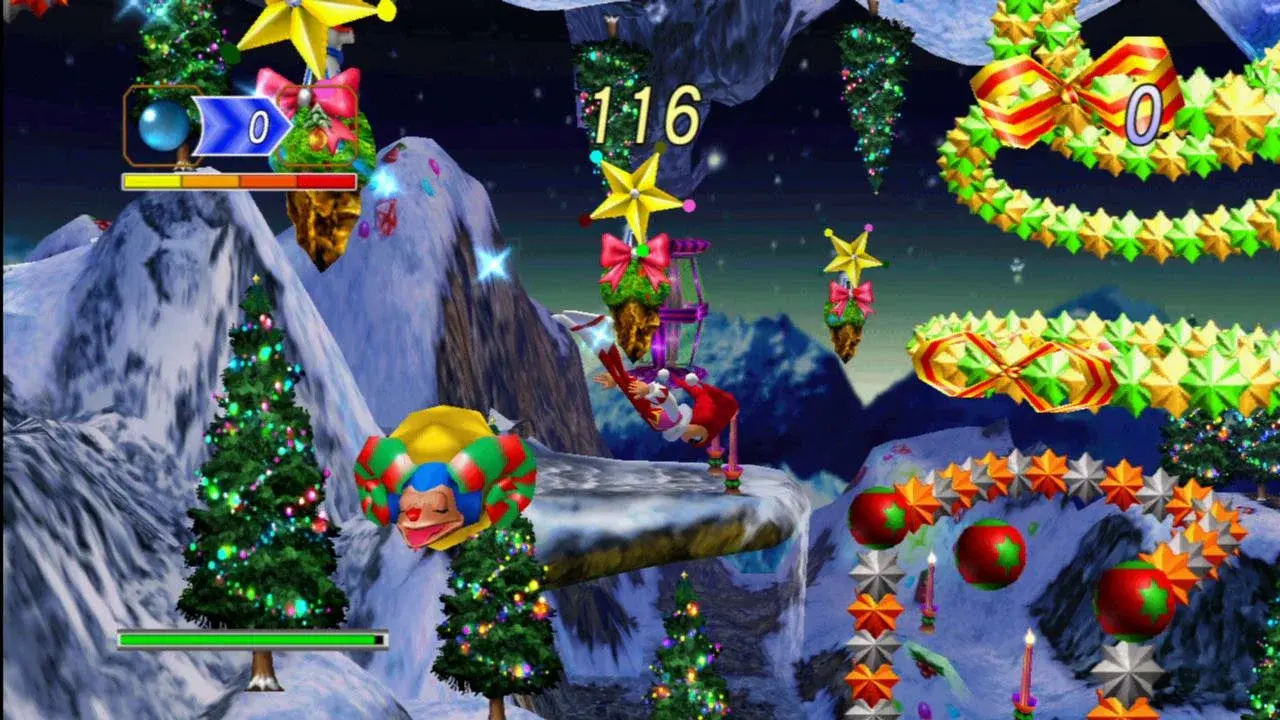Image resolution: width=1280 pixels, height=720 pixels.
Task: Click the multicolored boost gauge
Action: [238, 181]
